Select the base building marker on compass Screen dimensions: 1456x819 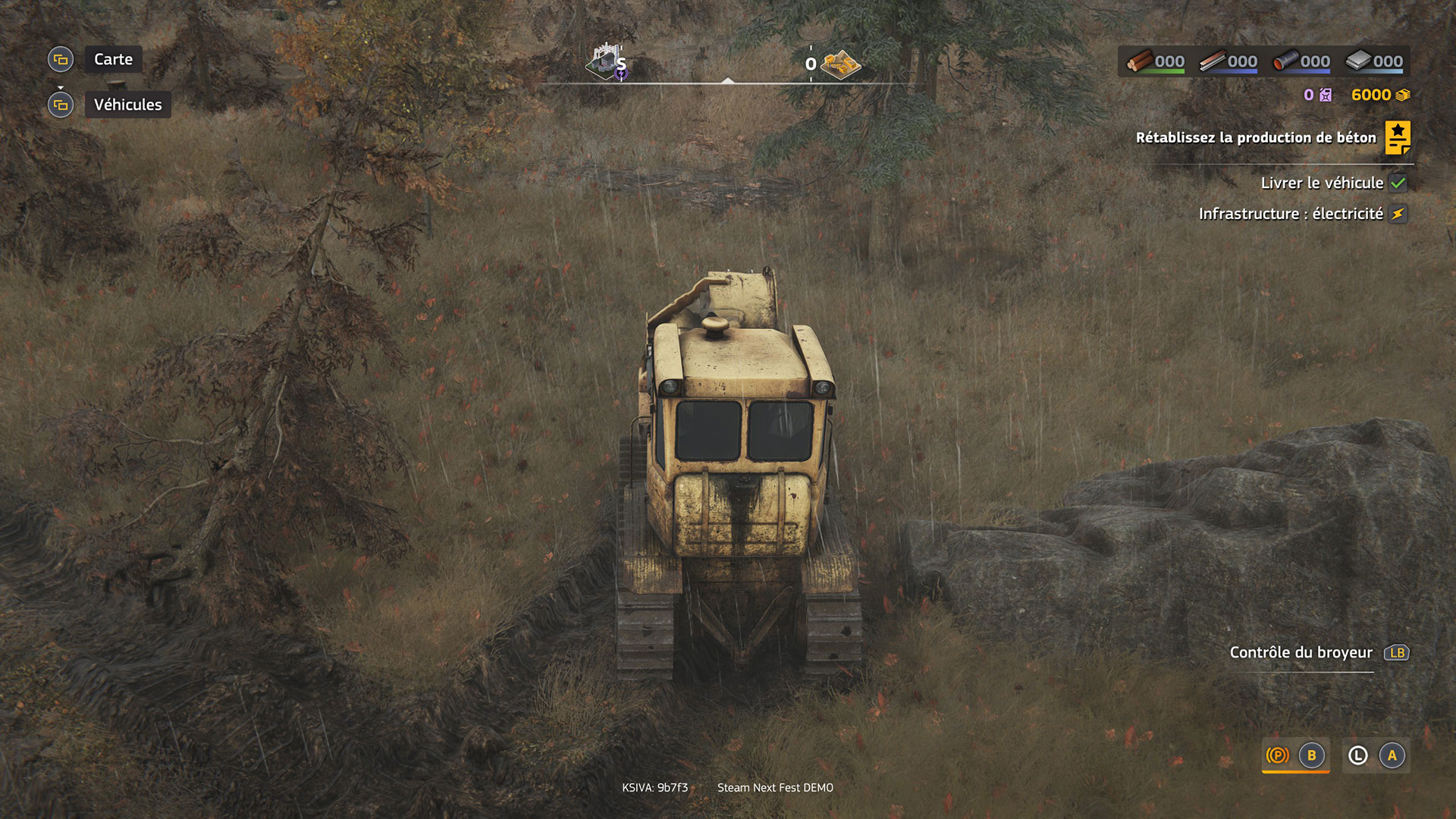pos(606,62)
